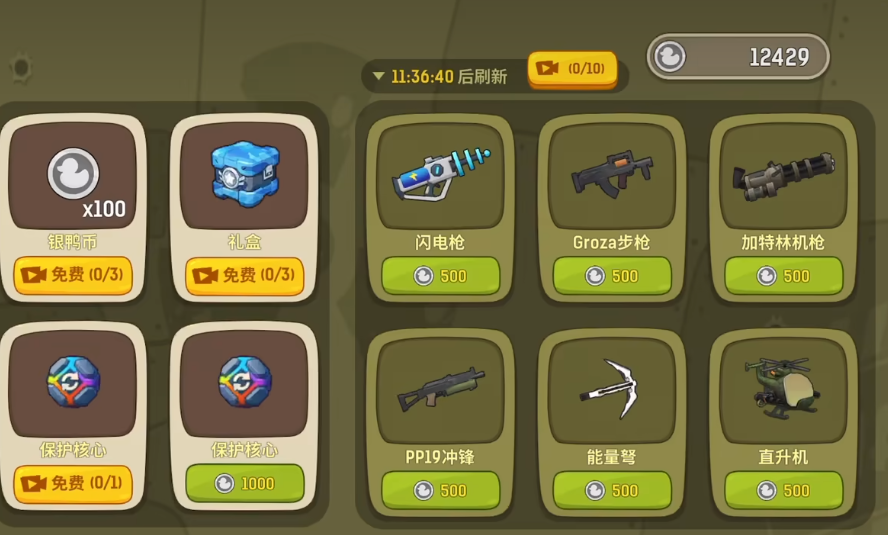Refresh the shop with video ad (0/10)
Viewport: 888px width, 535px height.
[x=572, y=69]
